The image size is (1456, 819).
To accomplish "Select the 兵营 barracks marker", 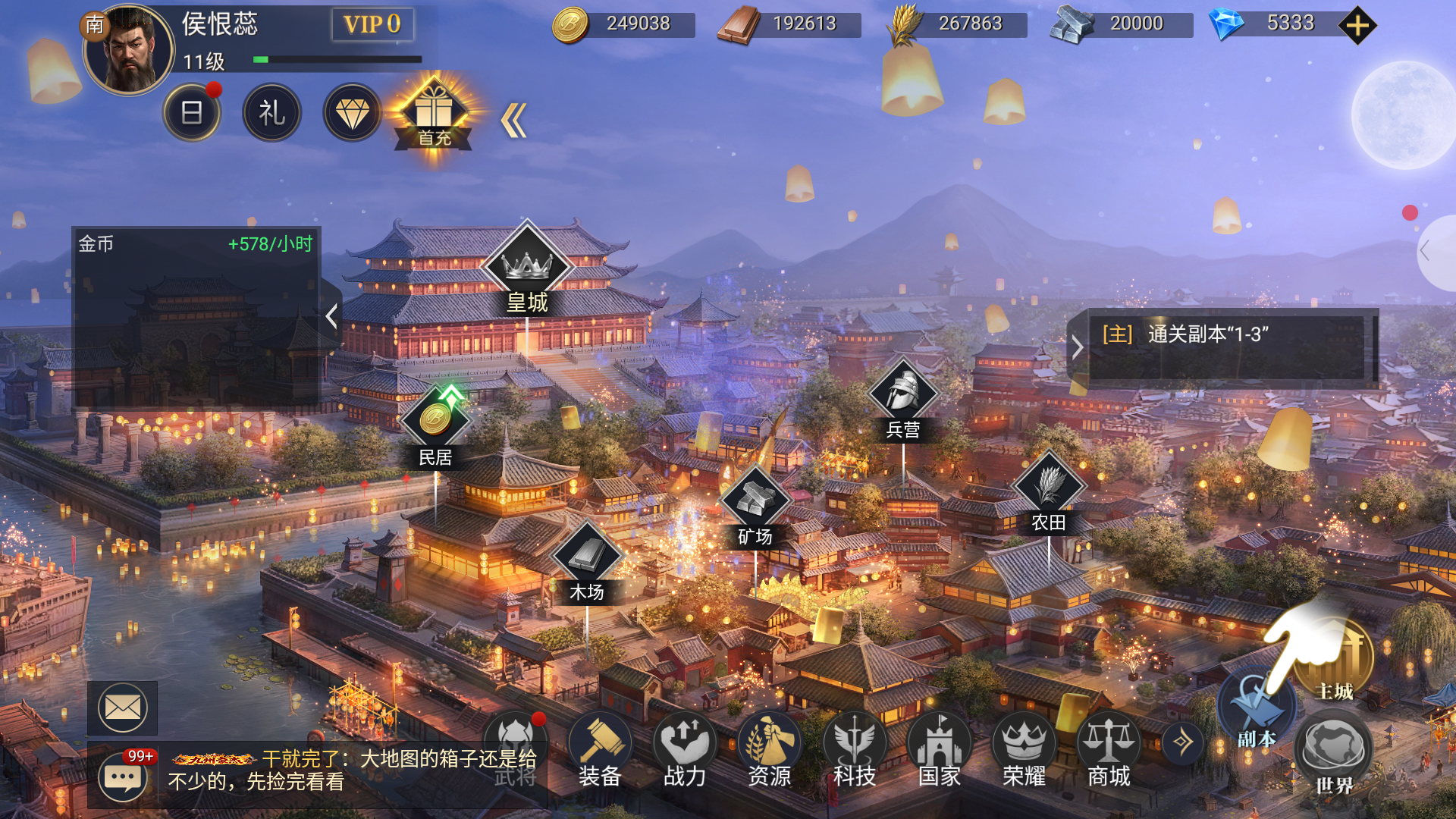I will click(903, 400).
